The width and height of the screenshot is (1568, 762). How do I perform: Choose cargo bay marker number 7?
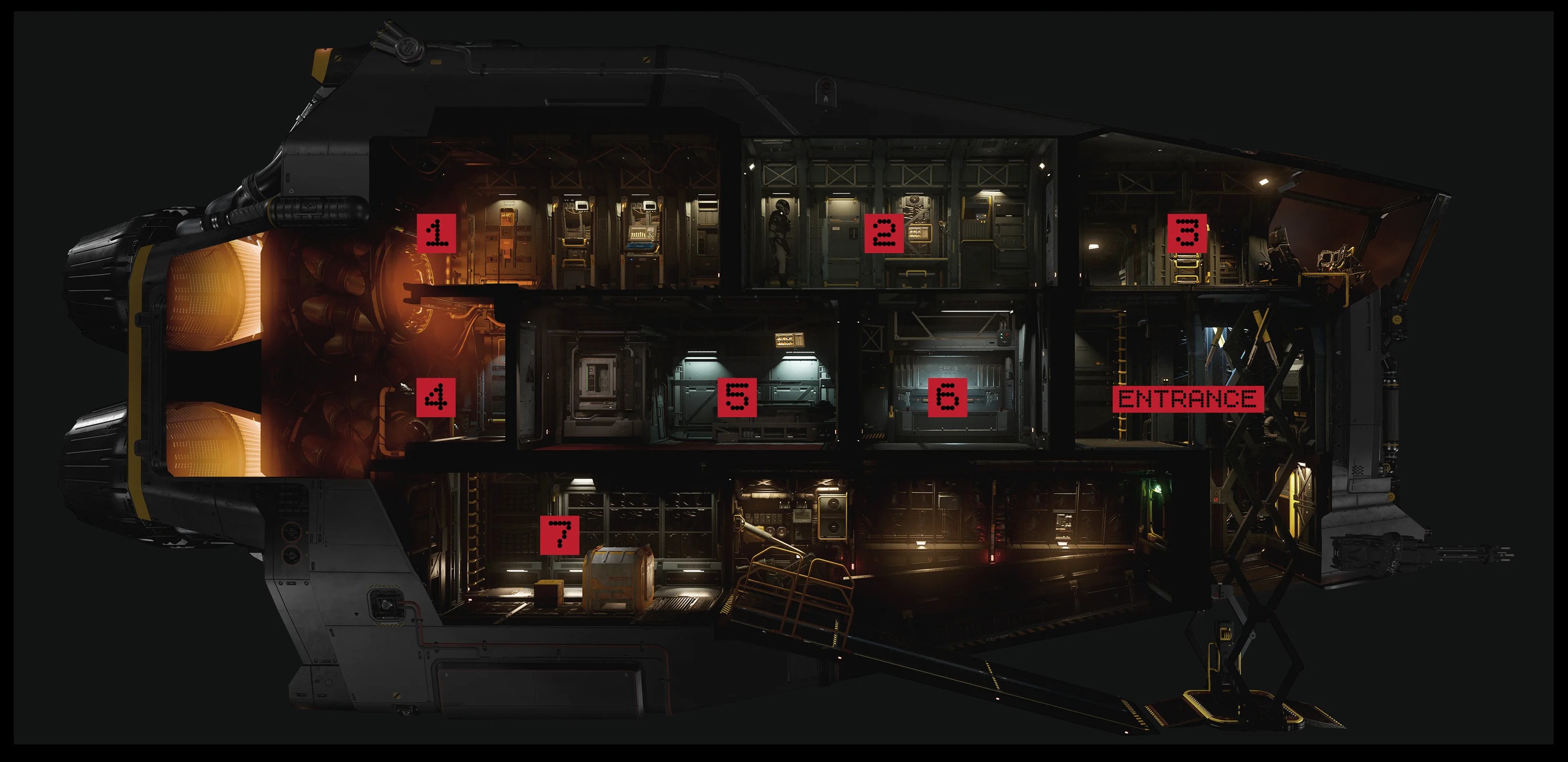pyautogui.click(x=559, y=535)
